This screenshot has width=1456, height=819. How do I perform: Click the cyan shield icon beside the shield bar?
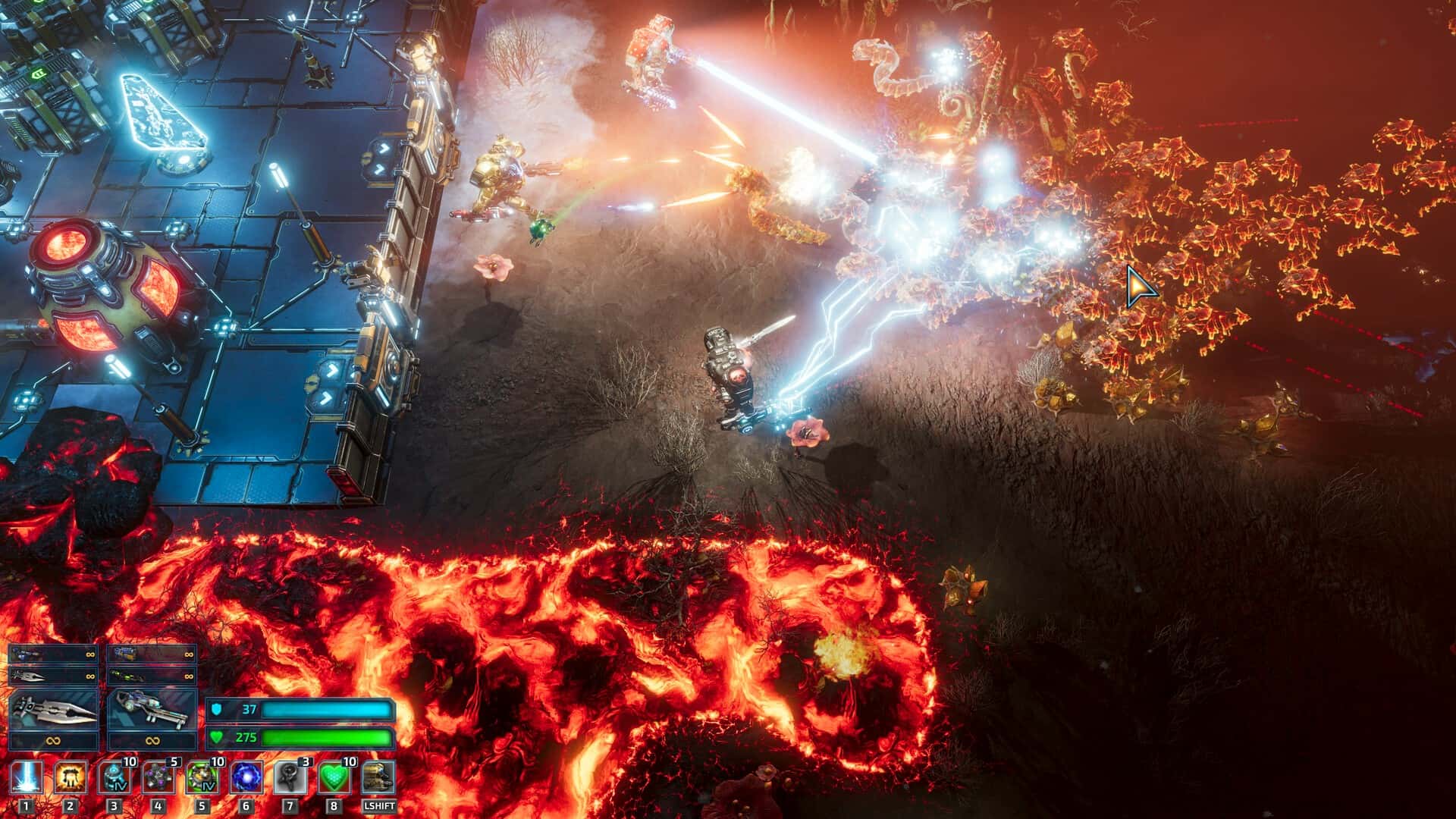tap(218, 710)
